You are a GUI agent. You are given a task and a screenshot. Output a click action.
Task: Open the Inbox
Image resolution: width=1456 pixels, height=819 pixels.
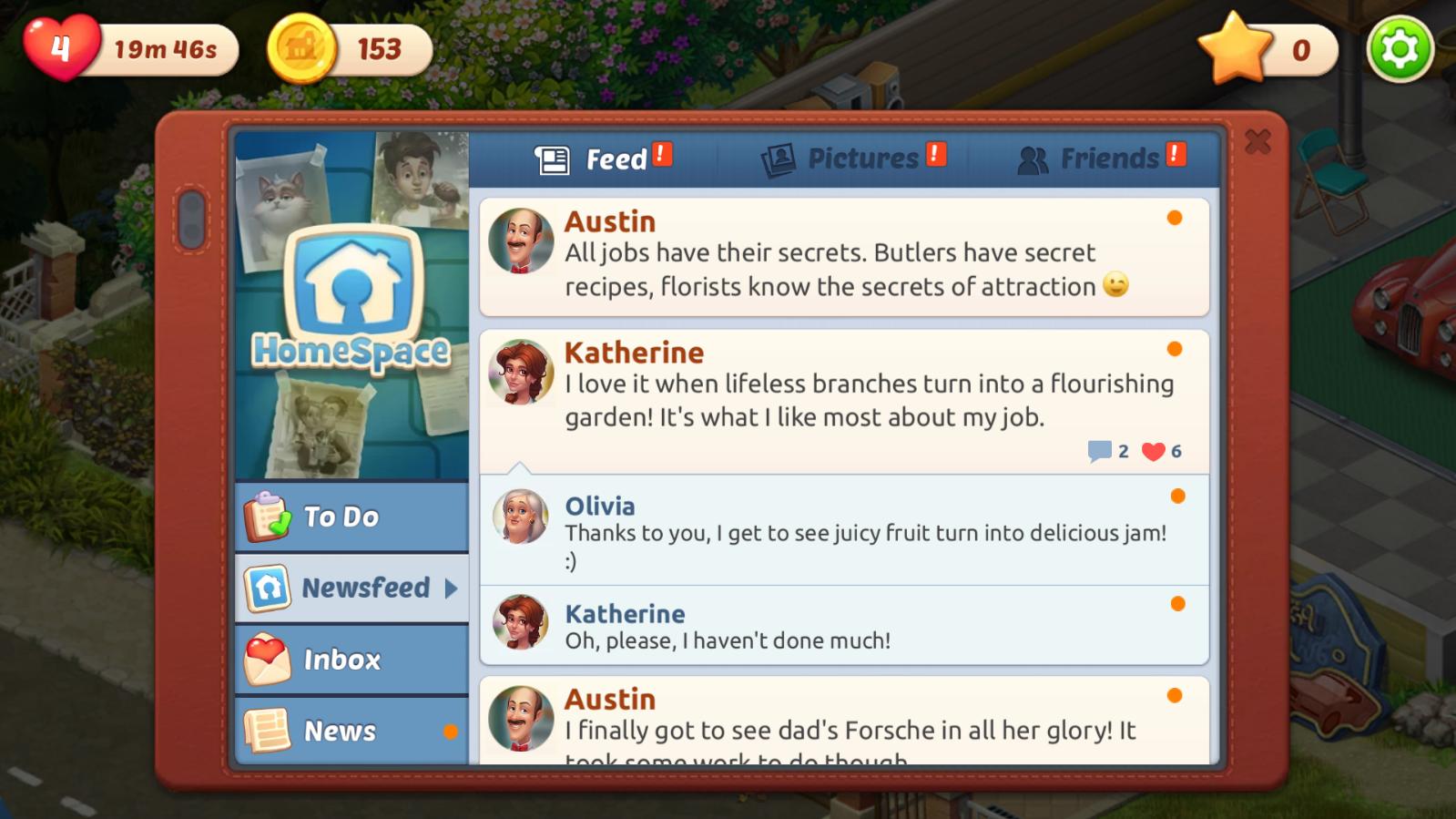tap(351, 660)
